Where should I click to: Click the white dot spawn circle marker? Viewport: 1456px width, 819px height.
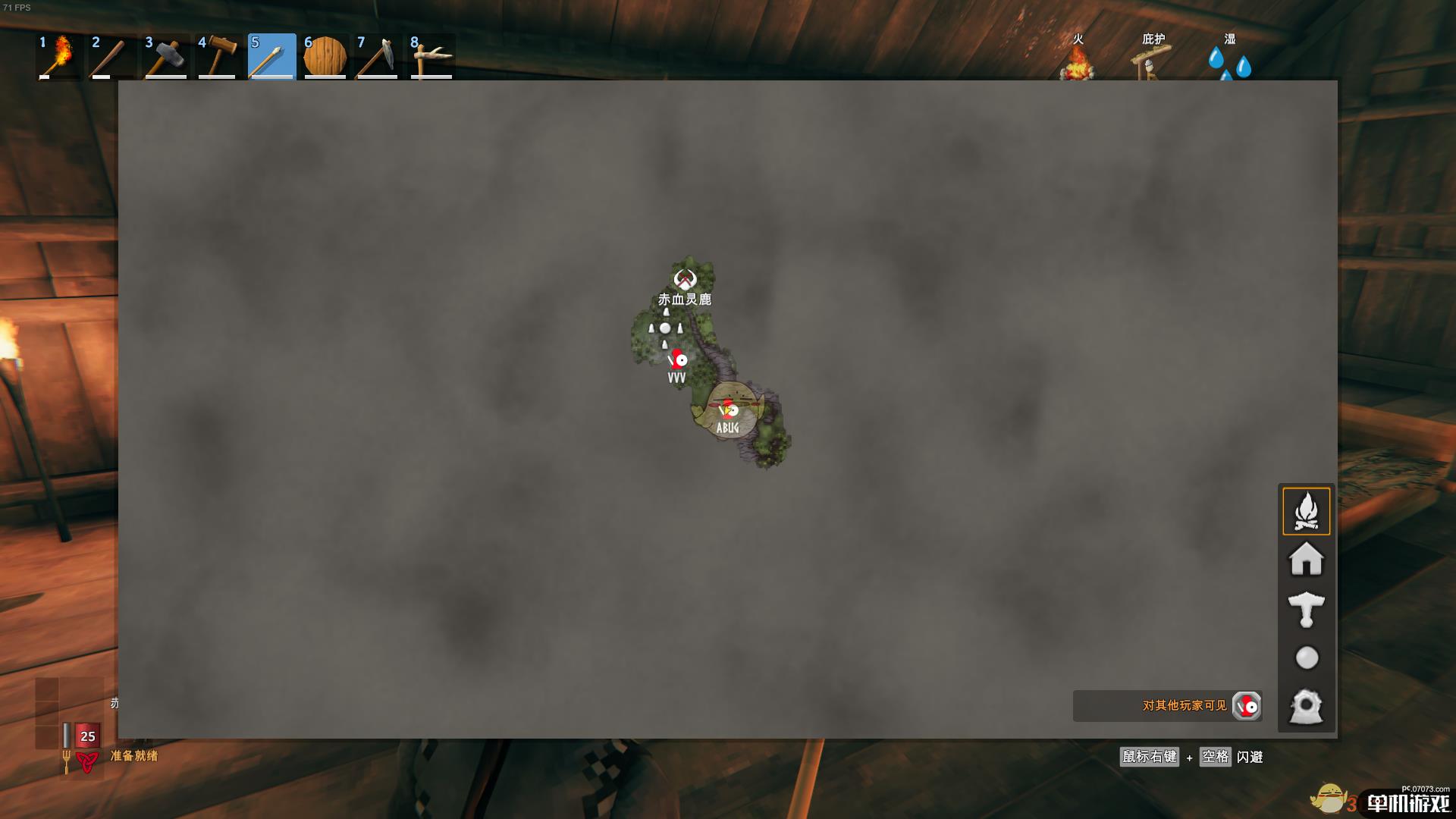[665, 328]
